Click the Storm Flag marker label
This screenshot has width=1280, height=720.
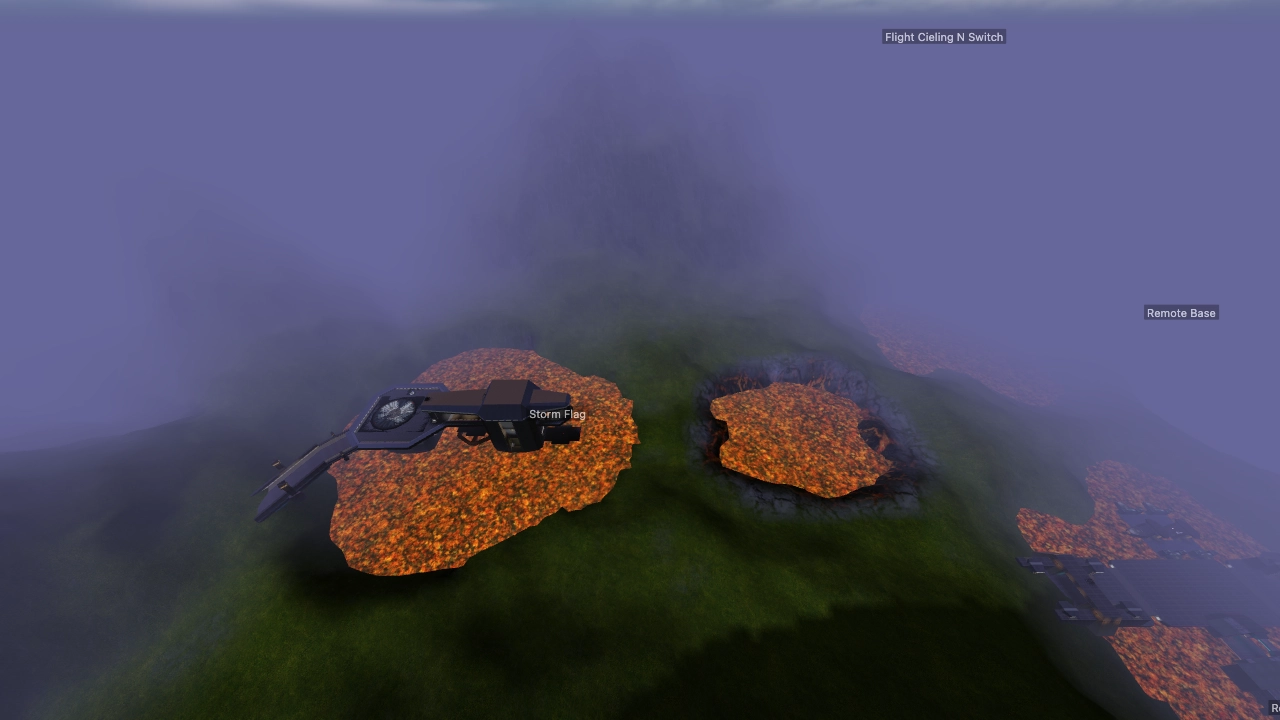click(x=558, y=413)
